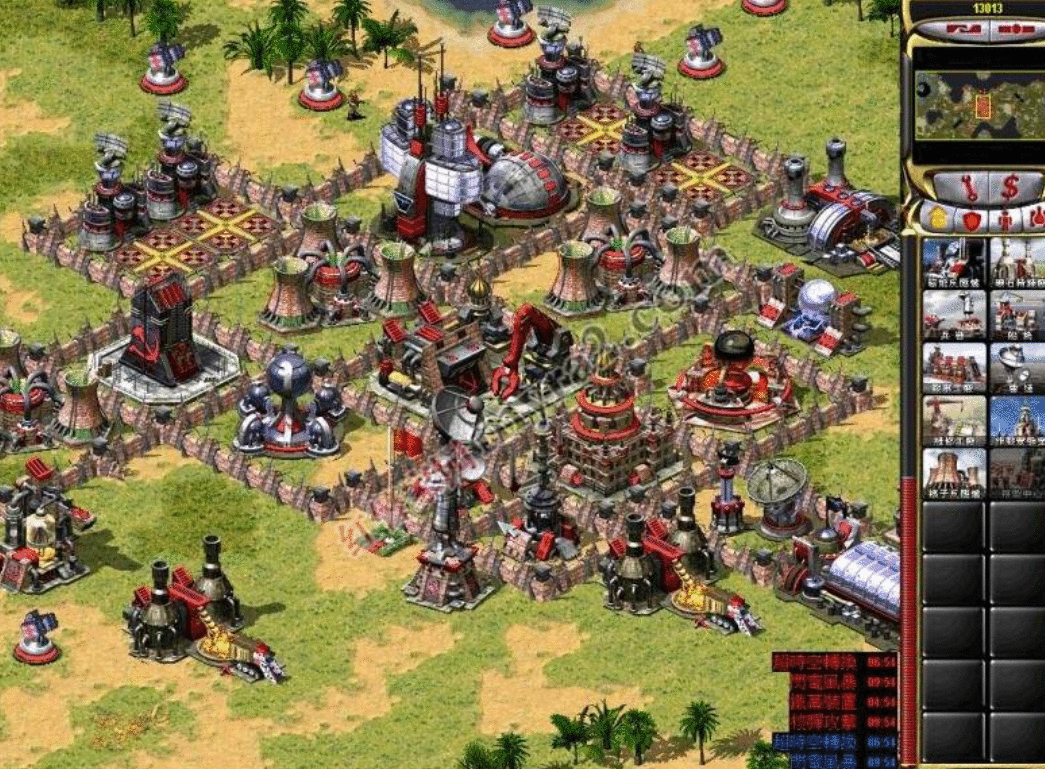Build a Tesla Reactor from sidebar

click(x=954, y=261)
